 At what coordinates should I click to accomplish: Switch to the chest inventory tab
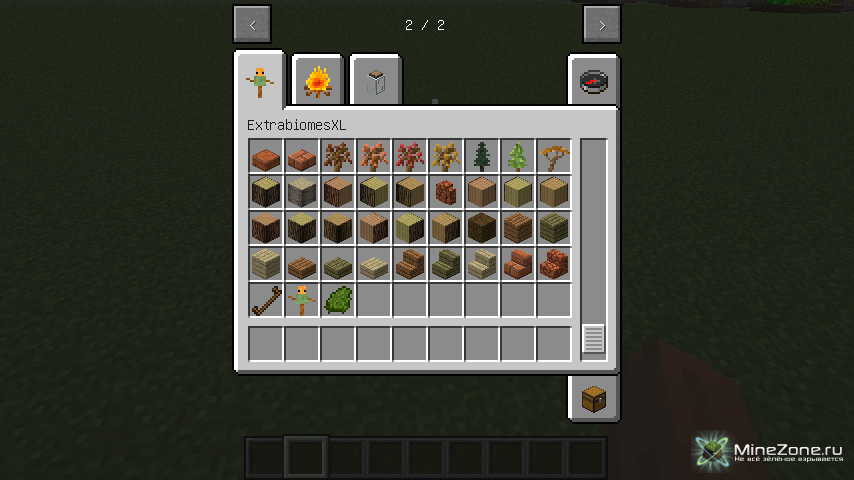click(594, 399)
